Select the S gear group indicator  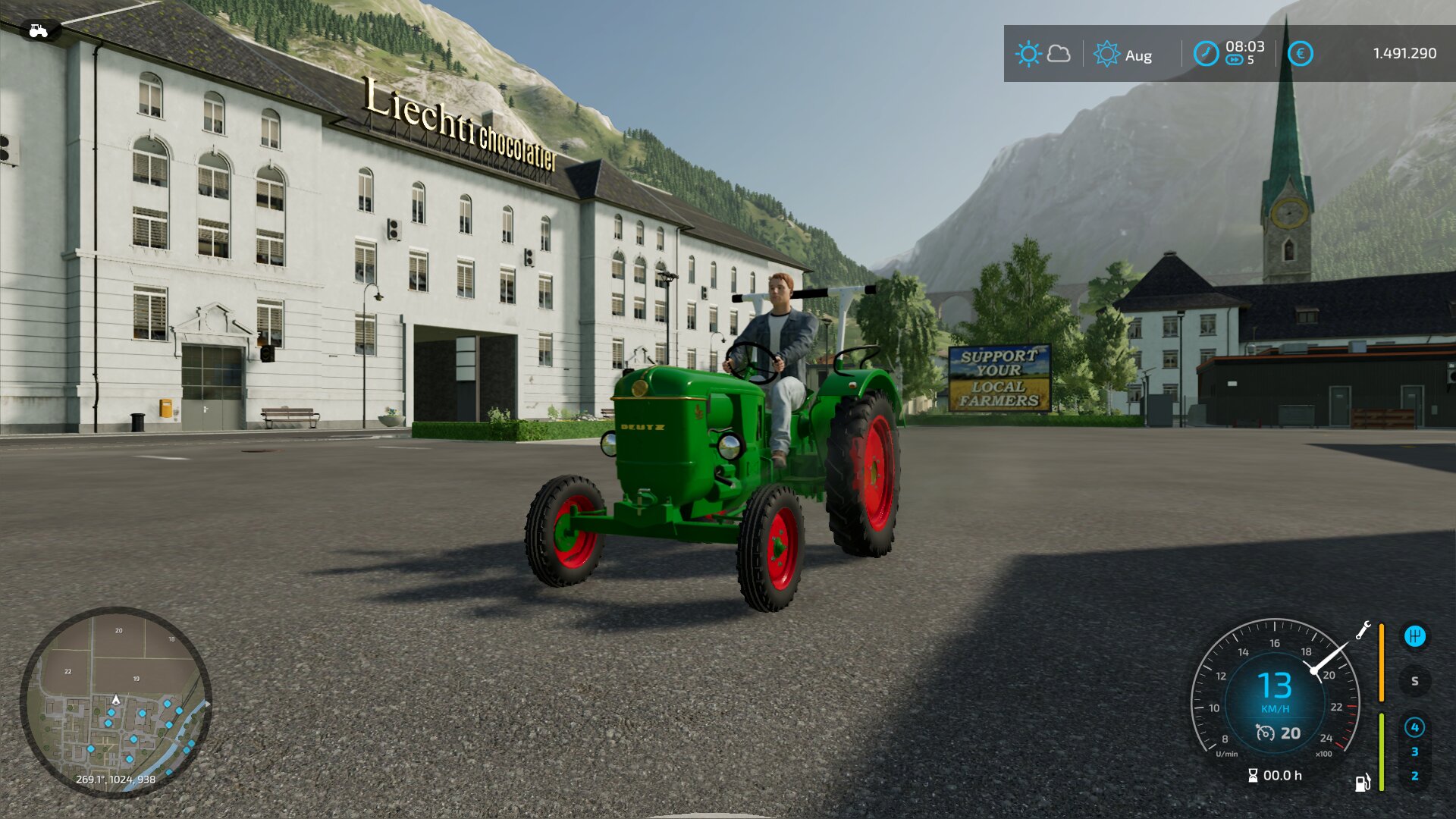tap(1414, 681)
